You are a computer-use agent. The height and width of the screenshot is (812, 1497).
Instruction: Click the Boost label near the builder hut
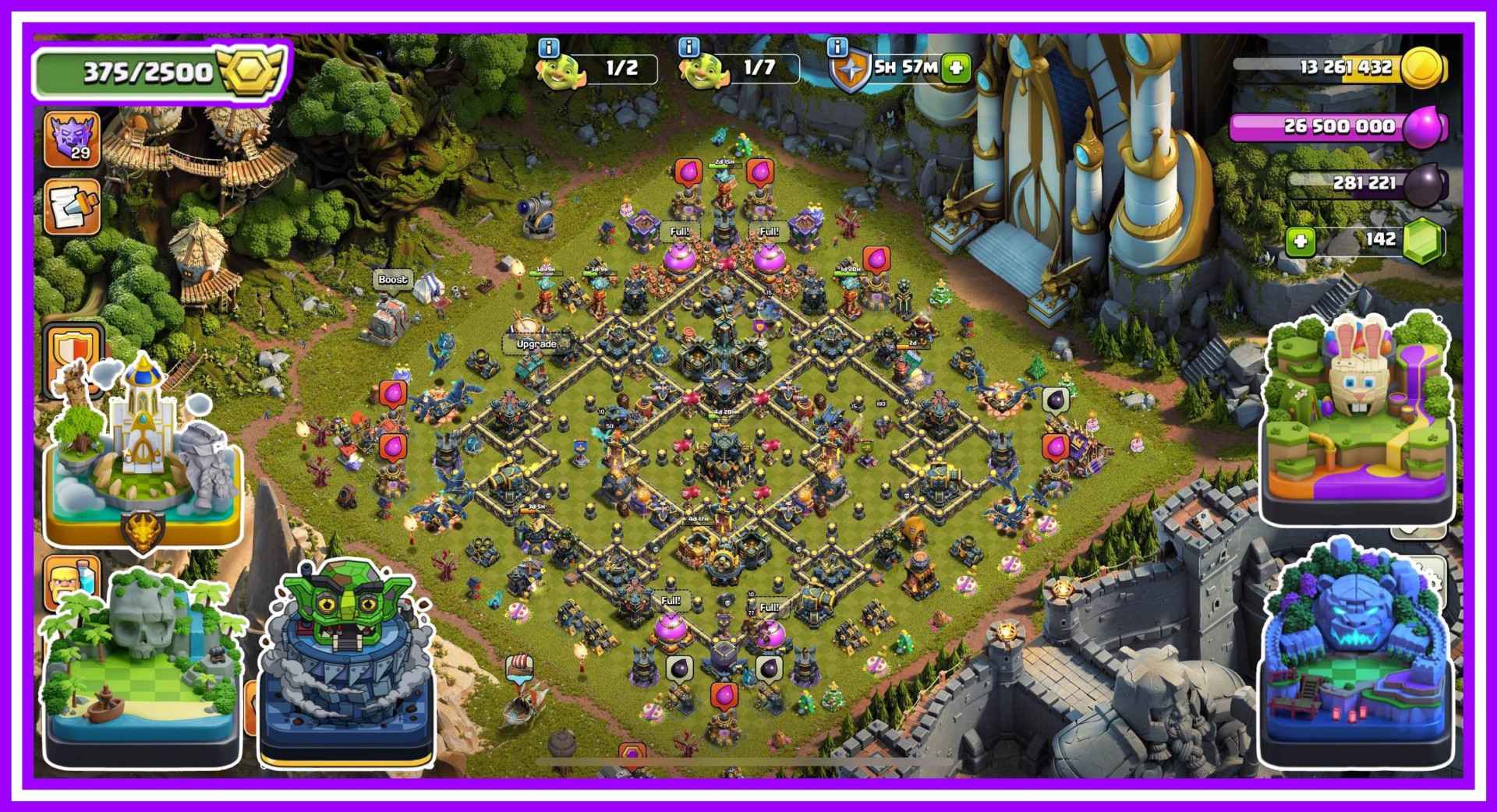coord(392,280)
